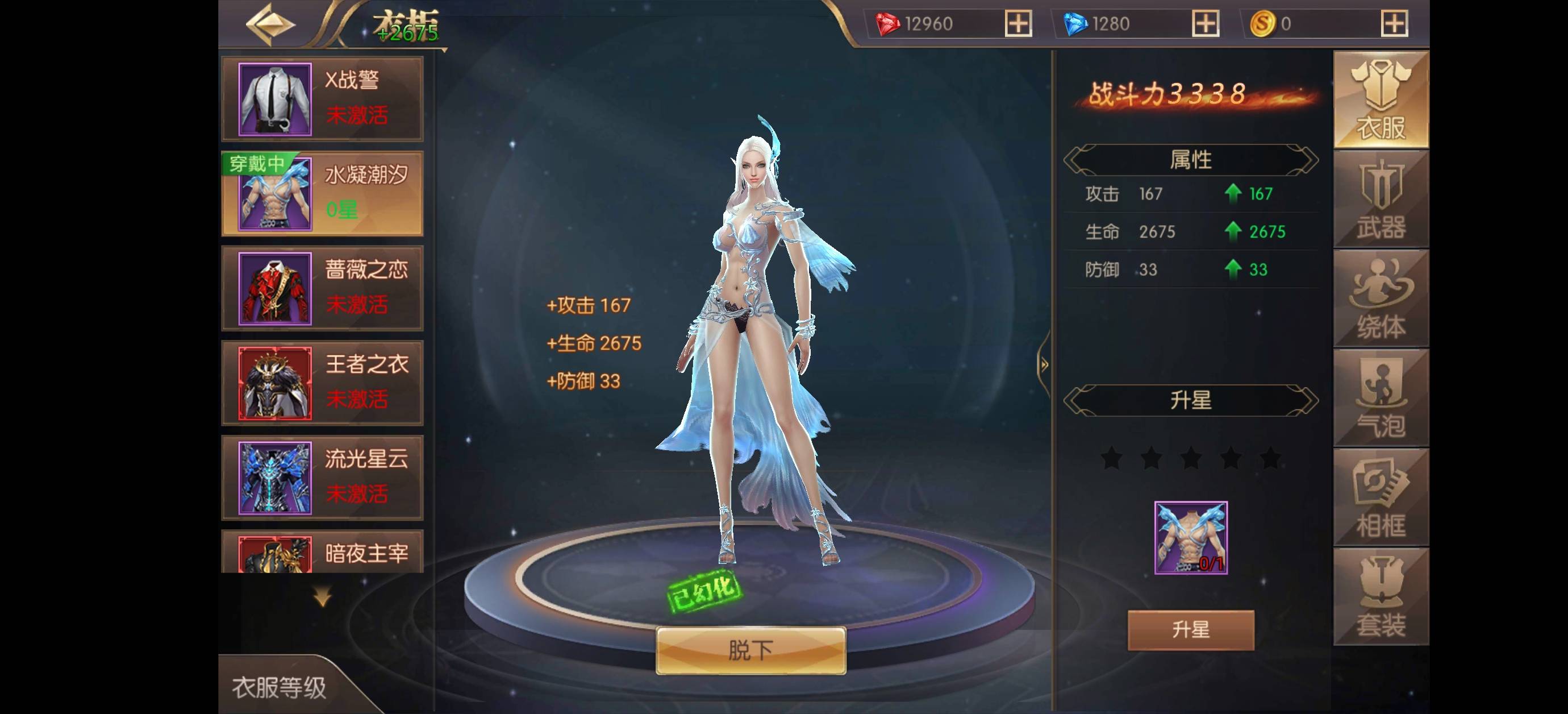Take off outfit with 脱下 button
This screenshot has width=1568, height=714.
coord(750,651)
